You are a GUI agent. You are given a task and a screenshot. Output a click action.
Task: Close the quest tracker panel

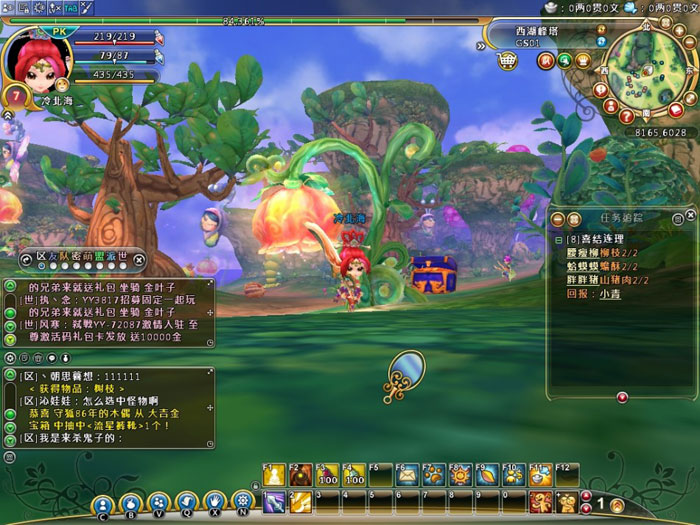[x=689, y=217]
